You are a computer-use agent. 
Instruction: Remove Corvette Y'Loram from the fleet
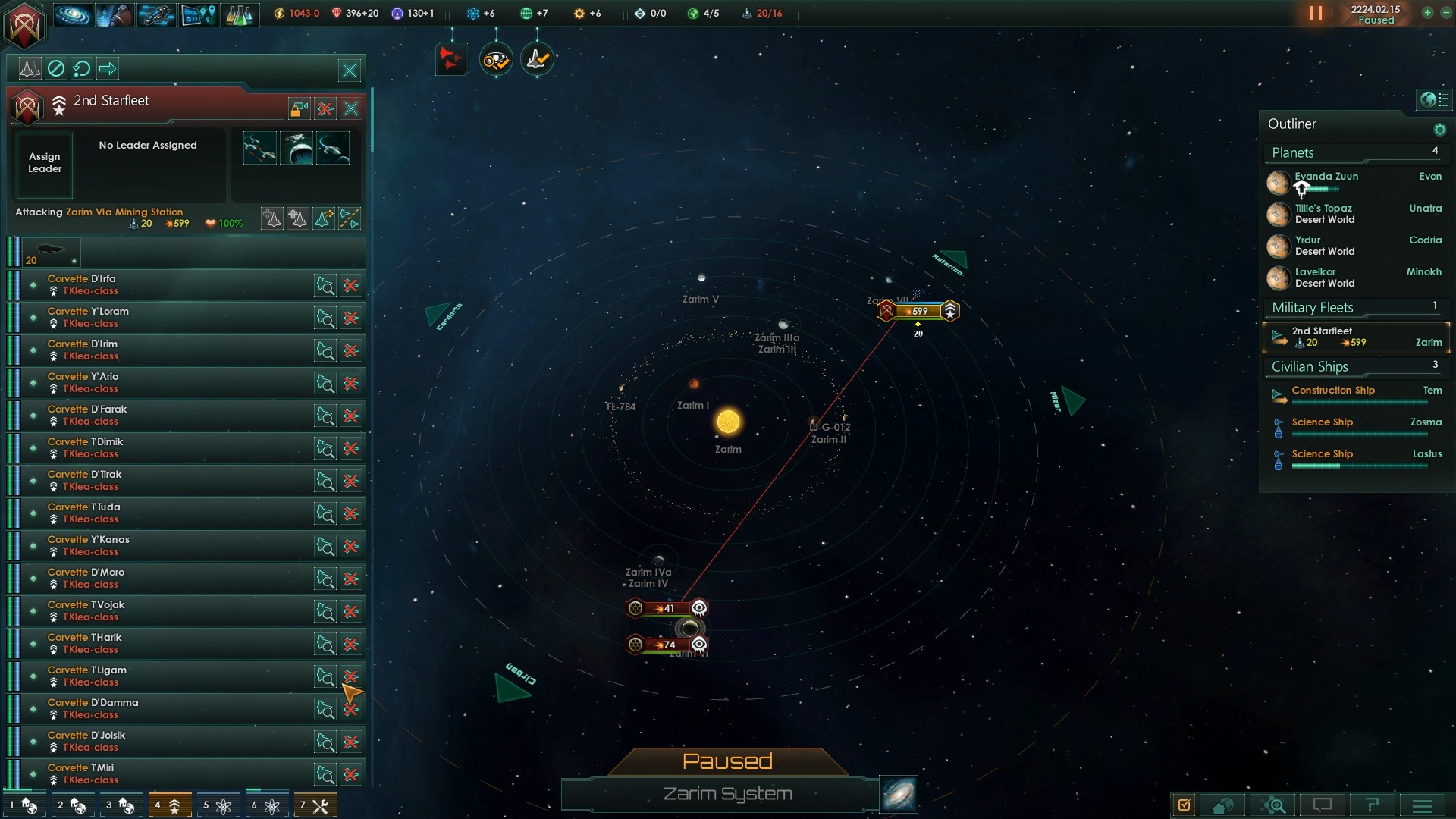pos(351,318)
